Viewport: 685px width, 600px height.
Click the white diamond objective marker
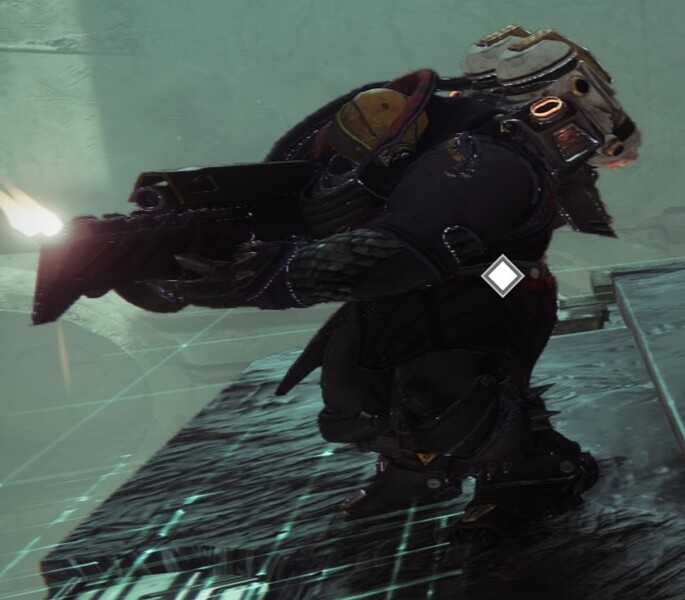[x=502, y=275]
